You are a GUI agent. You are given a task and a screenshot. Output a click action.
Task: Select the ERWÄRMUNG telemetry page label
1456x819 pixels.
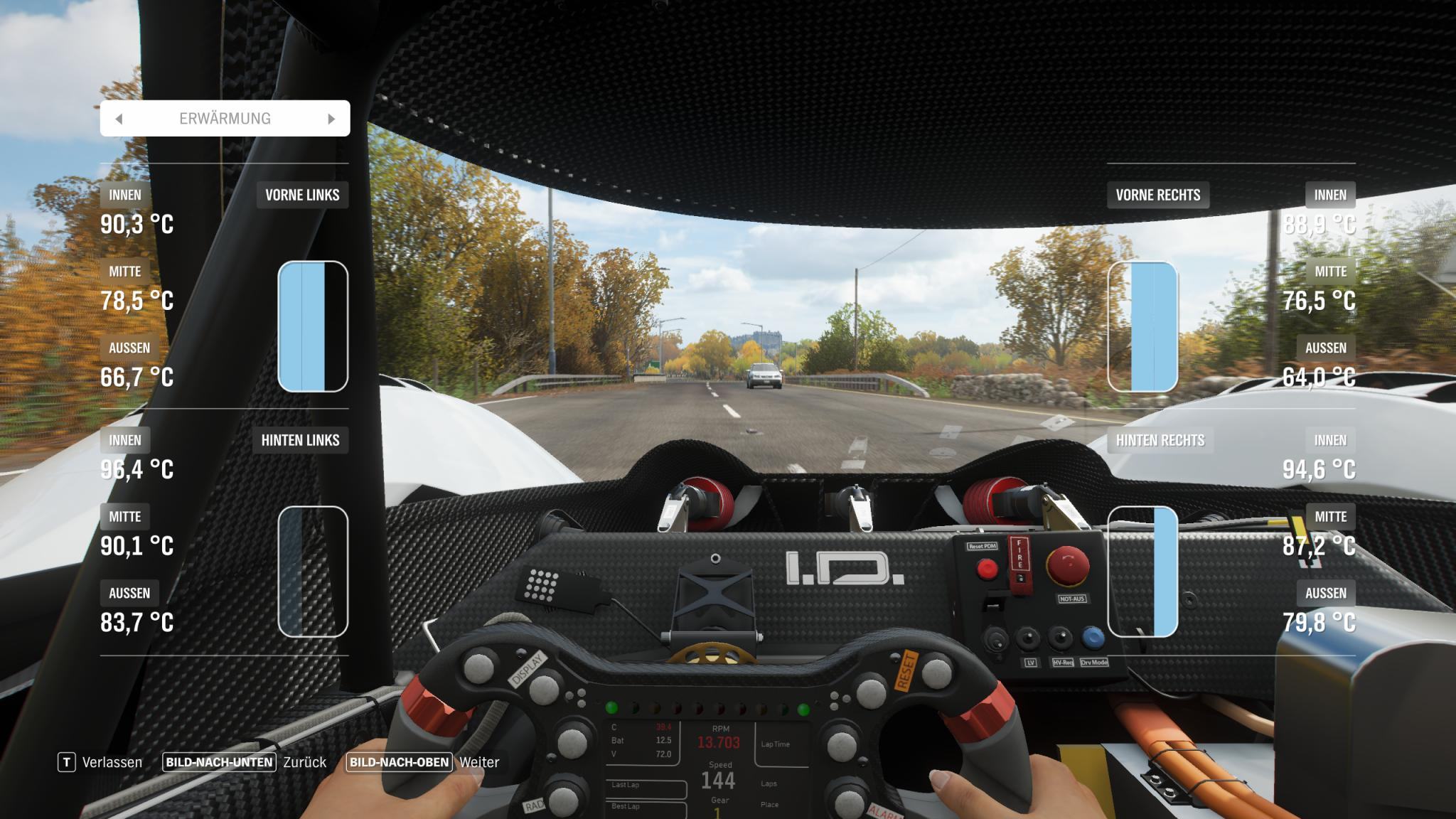tap(225, 119)
